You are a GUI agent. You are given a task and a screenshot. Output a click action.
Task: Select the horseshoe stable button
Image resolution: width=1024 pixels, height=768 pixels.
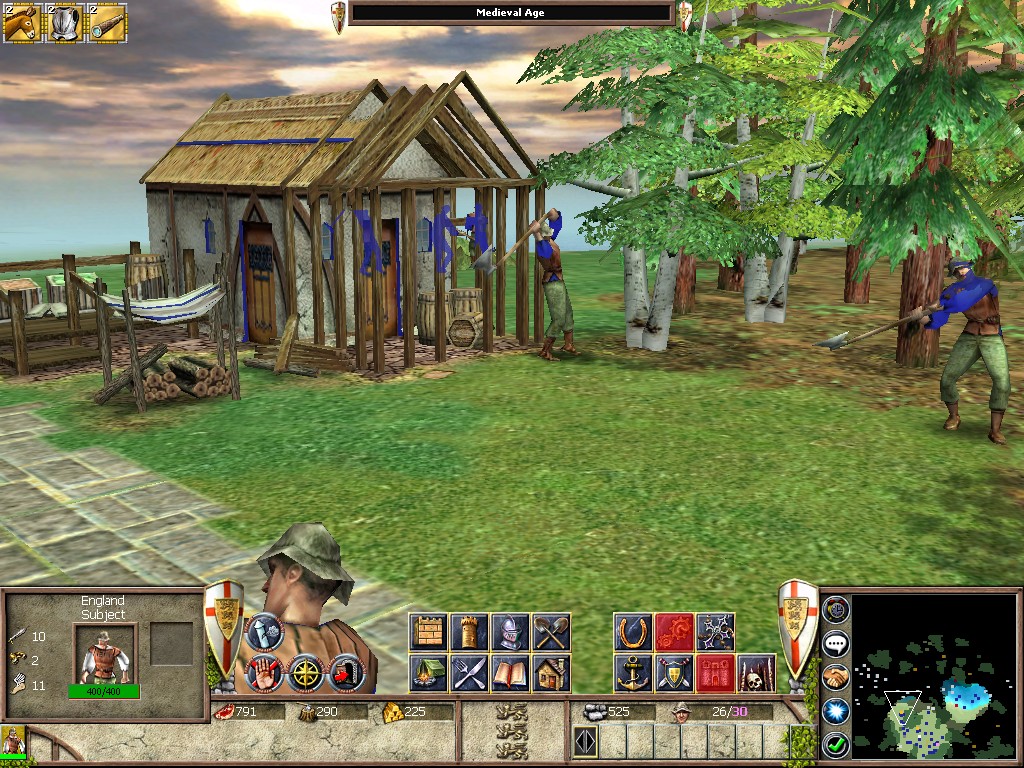click(x=633, y=632)
